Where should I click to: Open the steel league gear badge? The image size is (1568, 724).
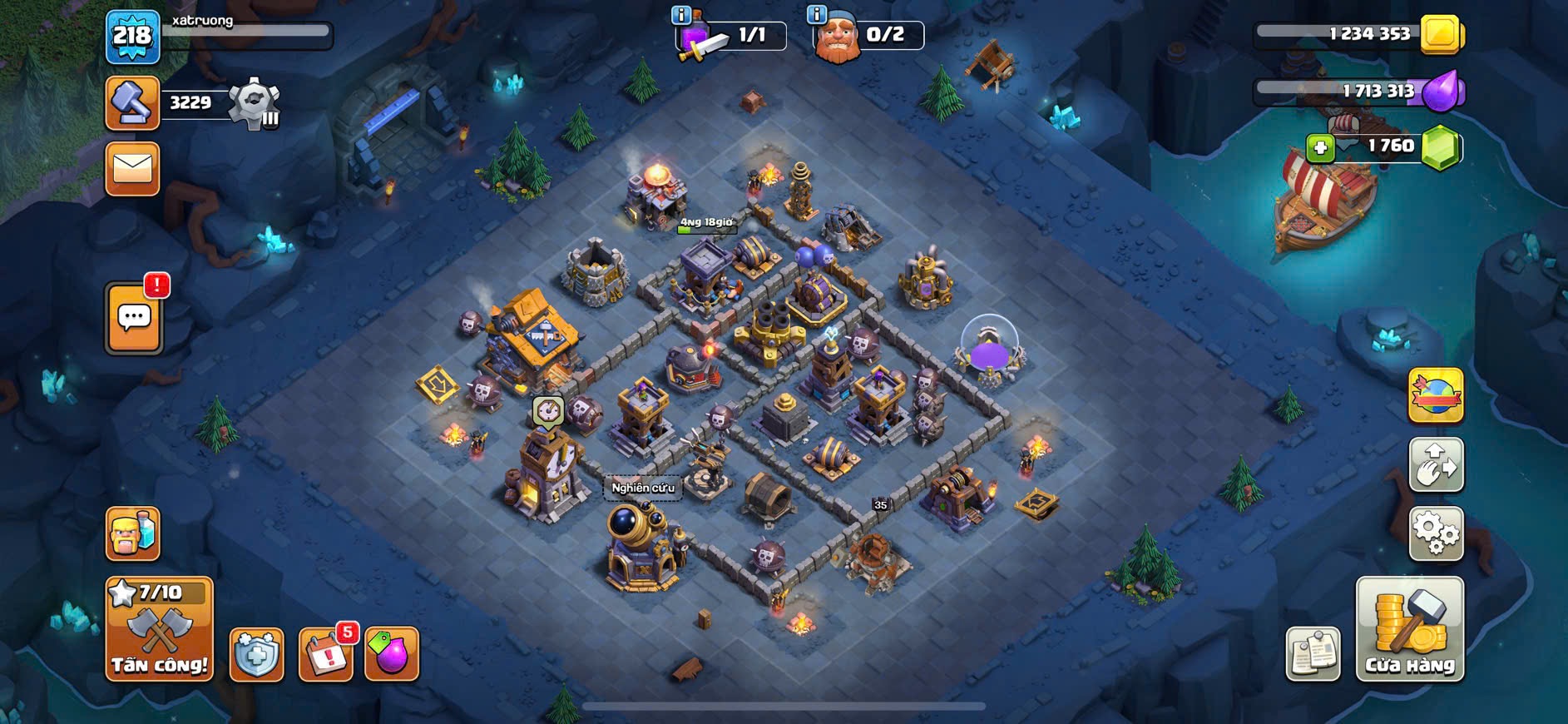pyautogui.click(x=254, y=103)
